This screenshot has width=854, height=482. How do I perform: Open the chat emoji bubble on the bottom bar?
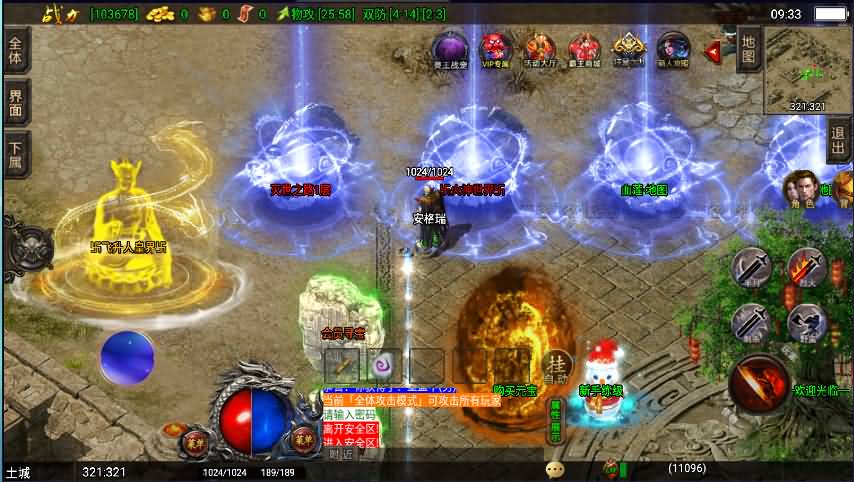pyautogui.click(x=555, y=468)
